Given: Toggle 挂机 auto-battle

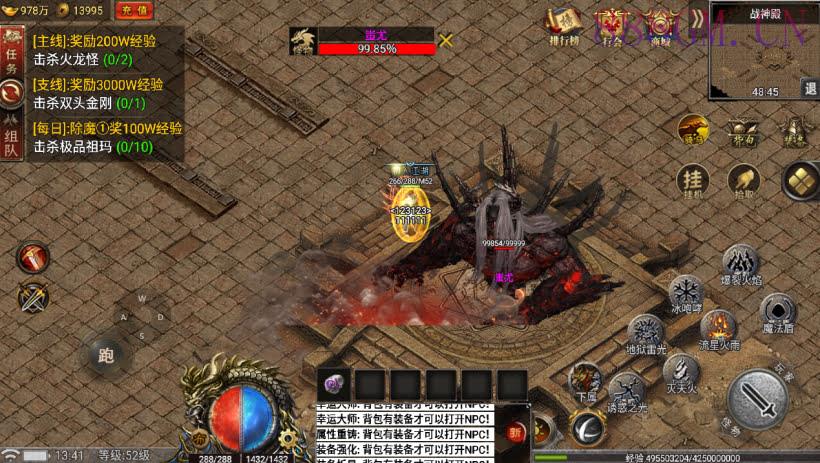Looking at the screenshot, I should [x=692, y=181].
